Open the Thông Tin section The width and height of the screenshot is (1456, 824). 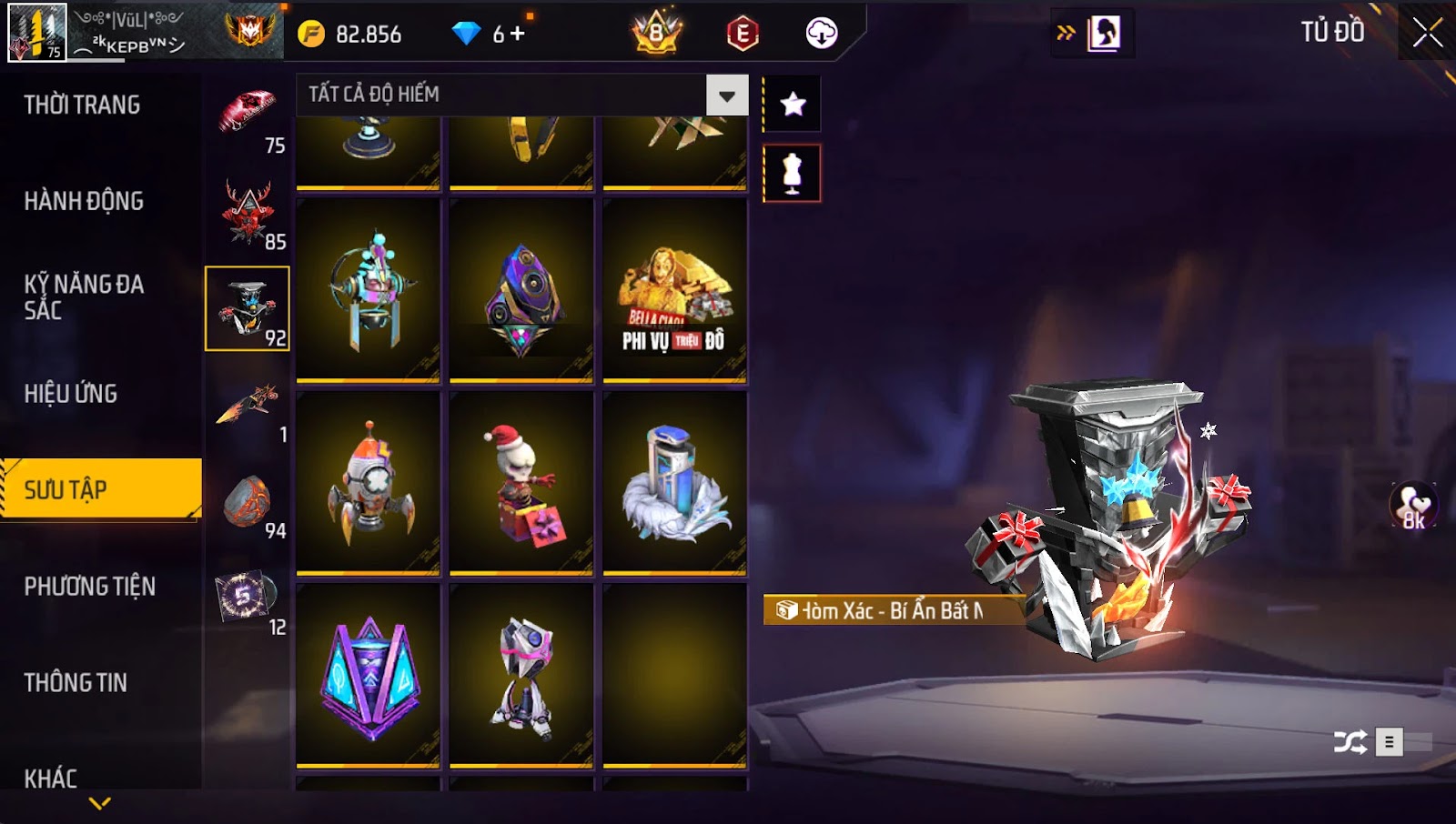click(x=76, y=683)
